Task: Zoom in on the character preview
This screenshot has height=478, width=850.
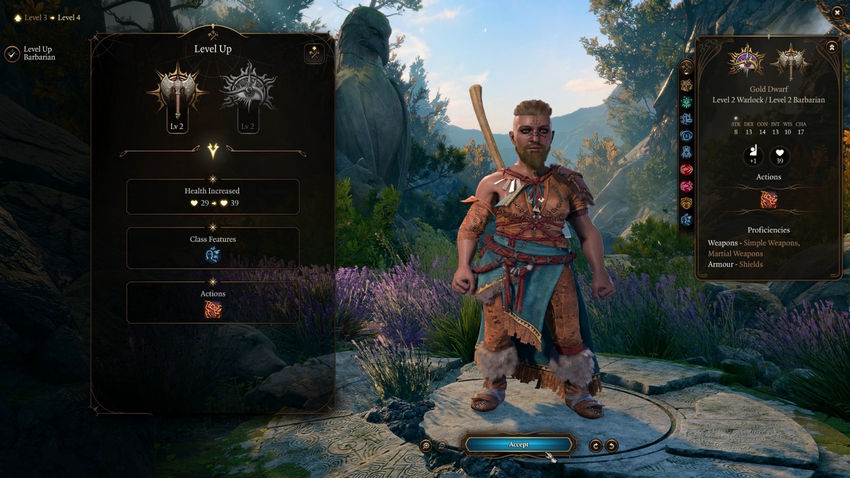Action: [426, 445]
